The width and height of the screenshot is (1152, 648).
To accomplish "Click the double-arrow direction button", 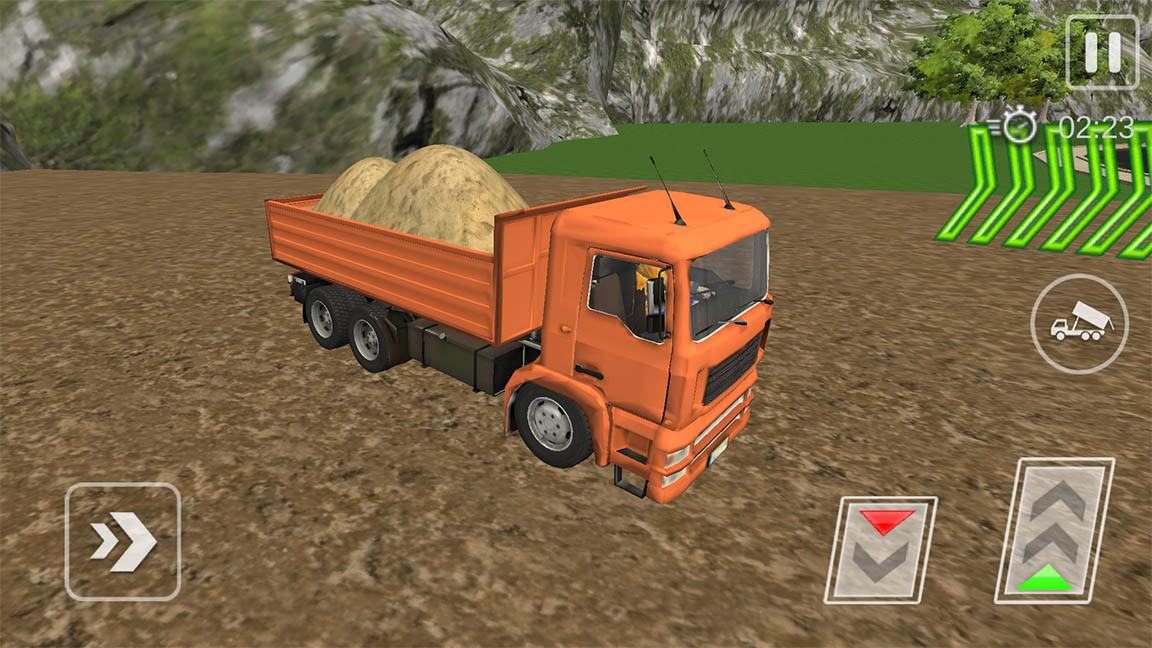I will (x=123, y=541).
